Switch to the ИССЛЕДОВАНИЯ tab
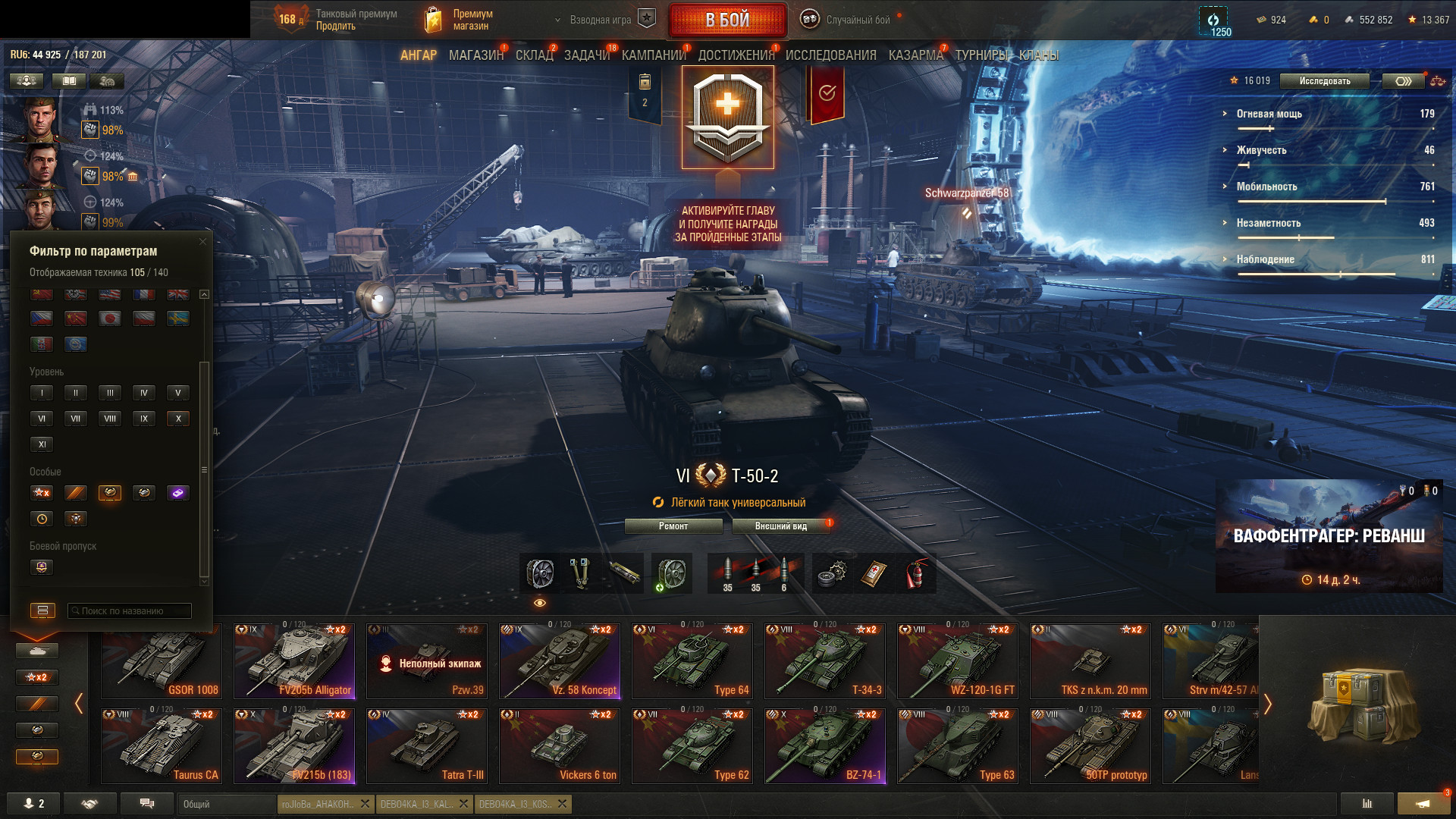The height and width of the screenshot is (819, 1456). coord(830,55)
